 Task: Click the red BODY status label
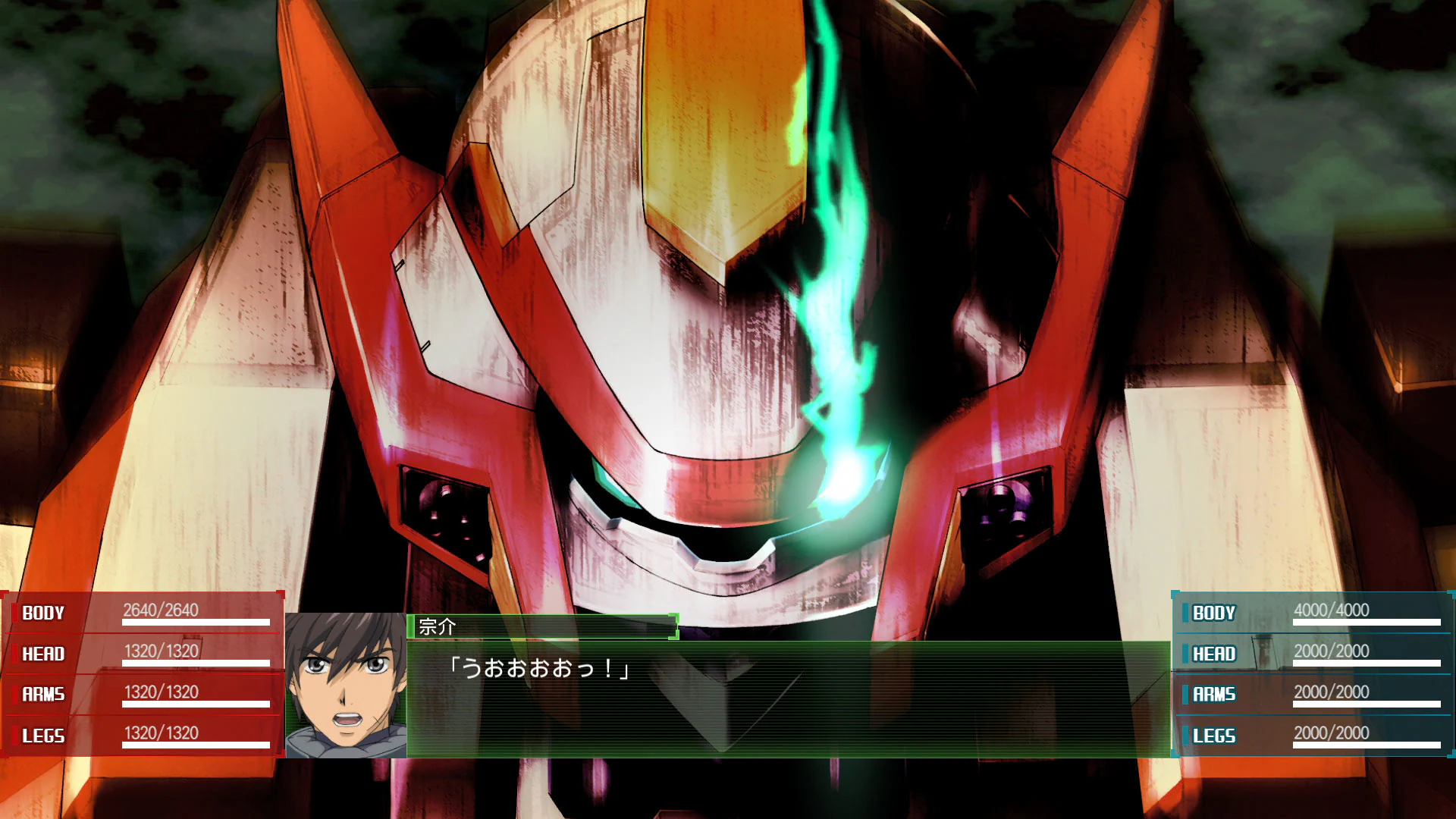pos(42,613)
